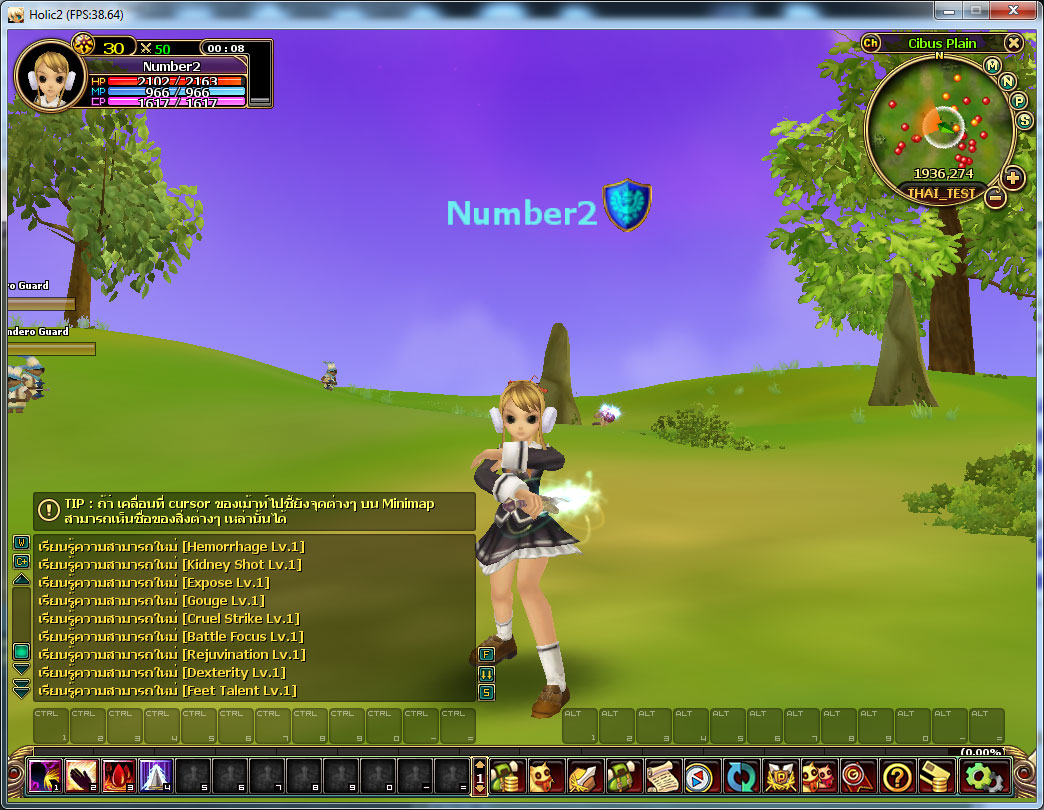Toggle the minimap's N button

point(1008,81)
